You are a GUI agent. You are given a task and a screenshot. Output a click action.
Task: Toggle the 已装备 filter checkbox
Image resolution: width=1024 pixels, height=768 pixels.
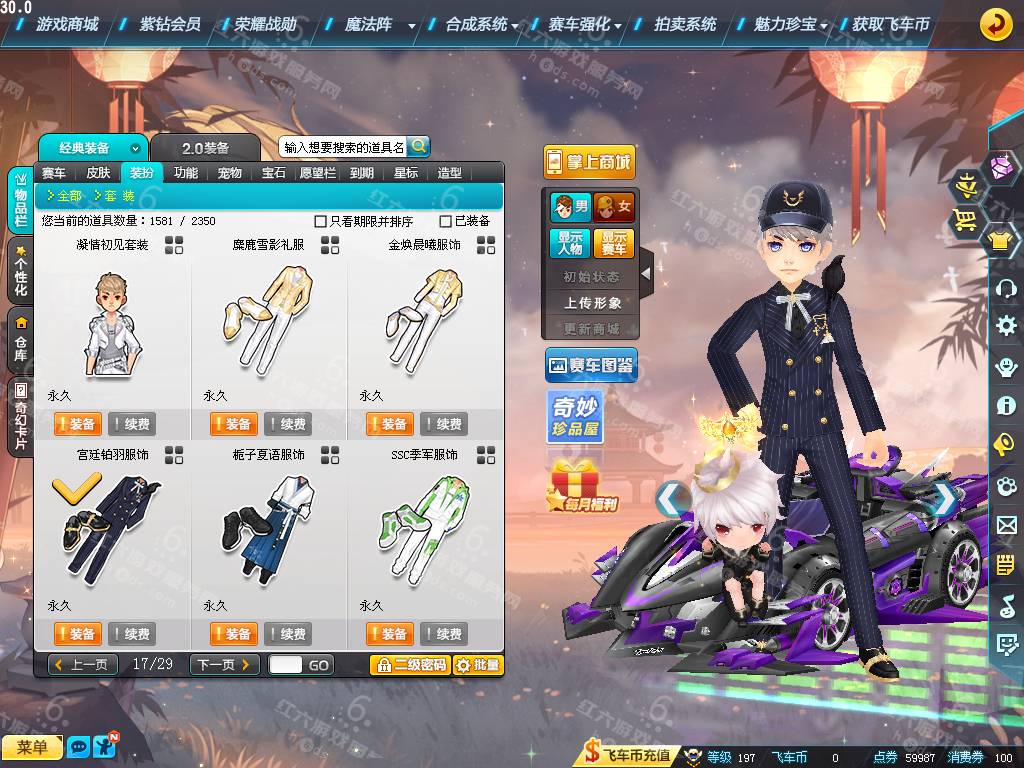coord(446,221)
